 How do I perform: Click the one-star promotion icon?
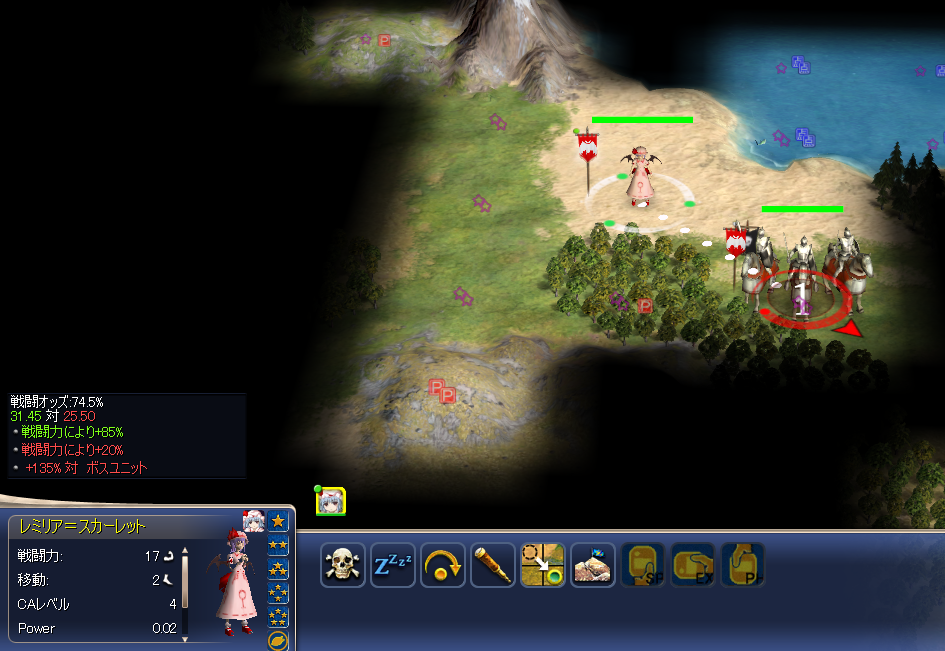click(279, 521)
